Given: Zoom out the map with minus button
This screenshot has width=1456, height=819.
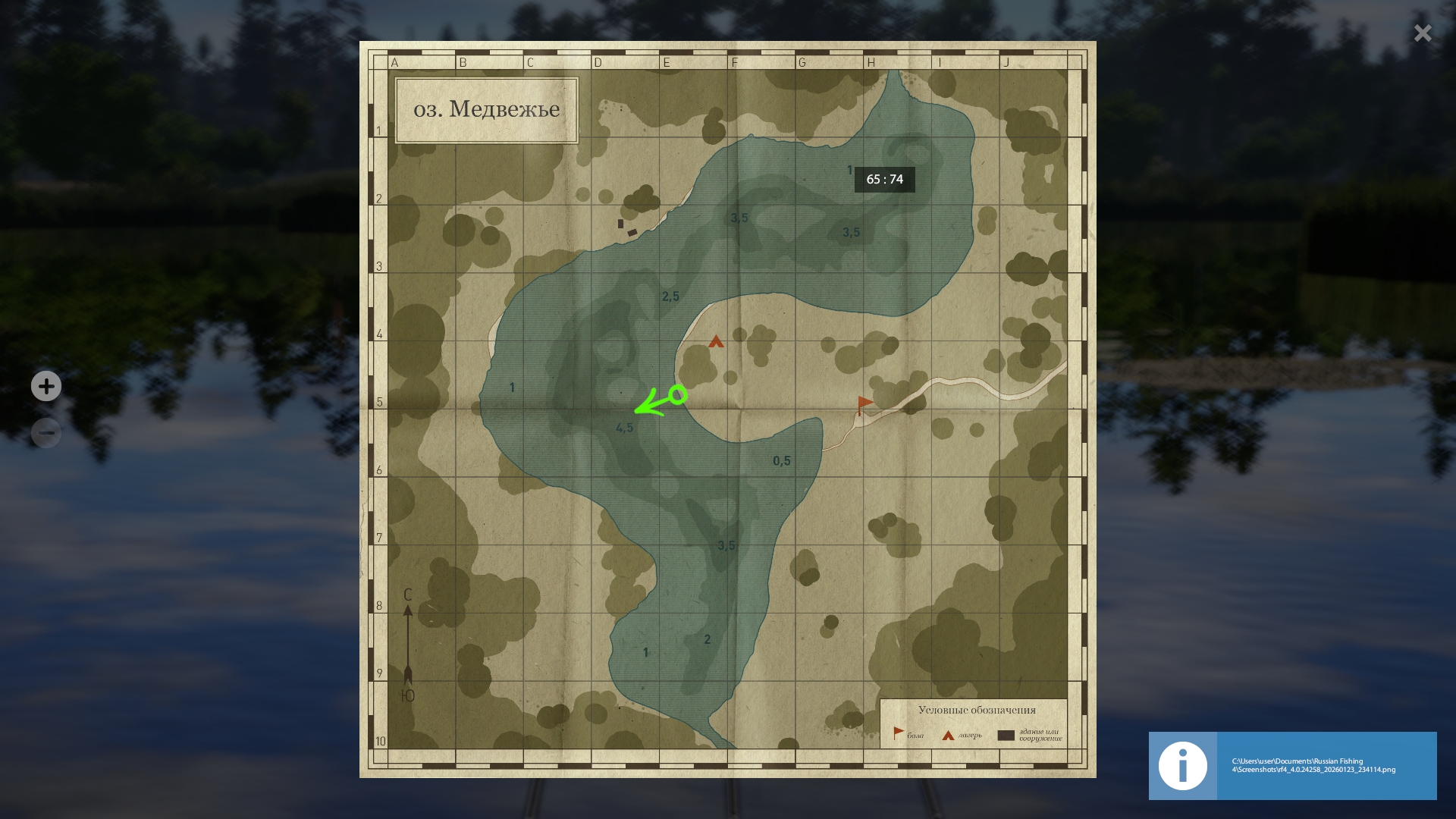Looking at the screenshot, I should click(x=46, y=433).
